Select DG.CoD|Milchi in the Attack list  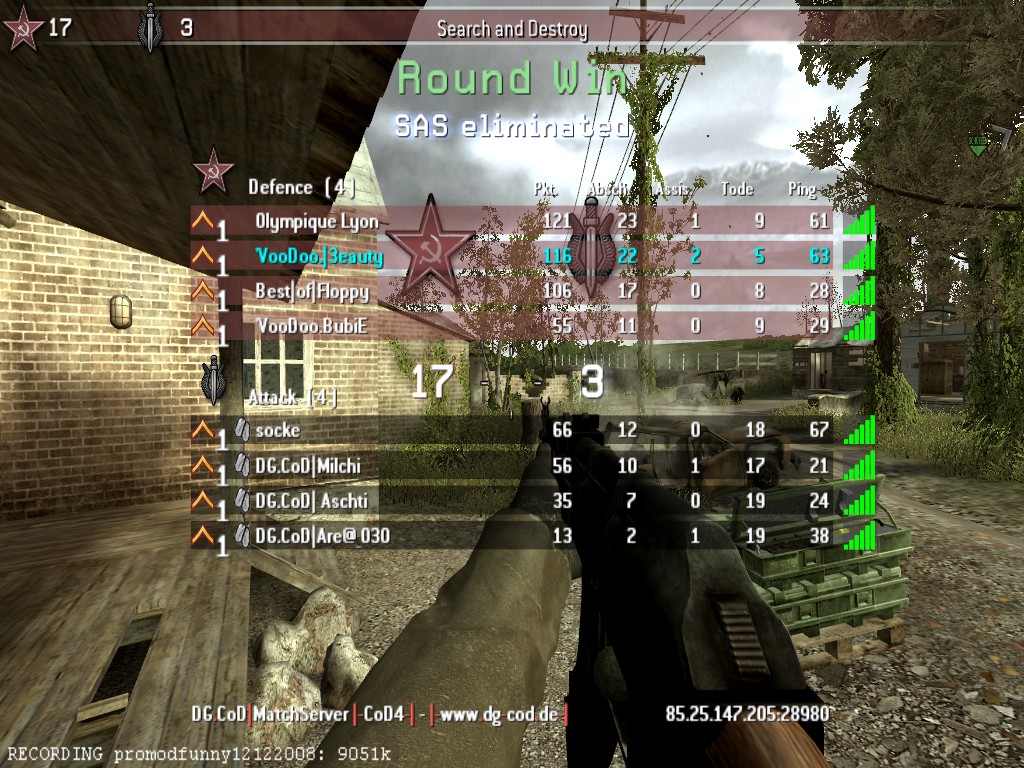pyautogui.click(x=308, y=465)
